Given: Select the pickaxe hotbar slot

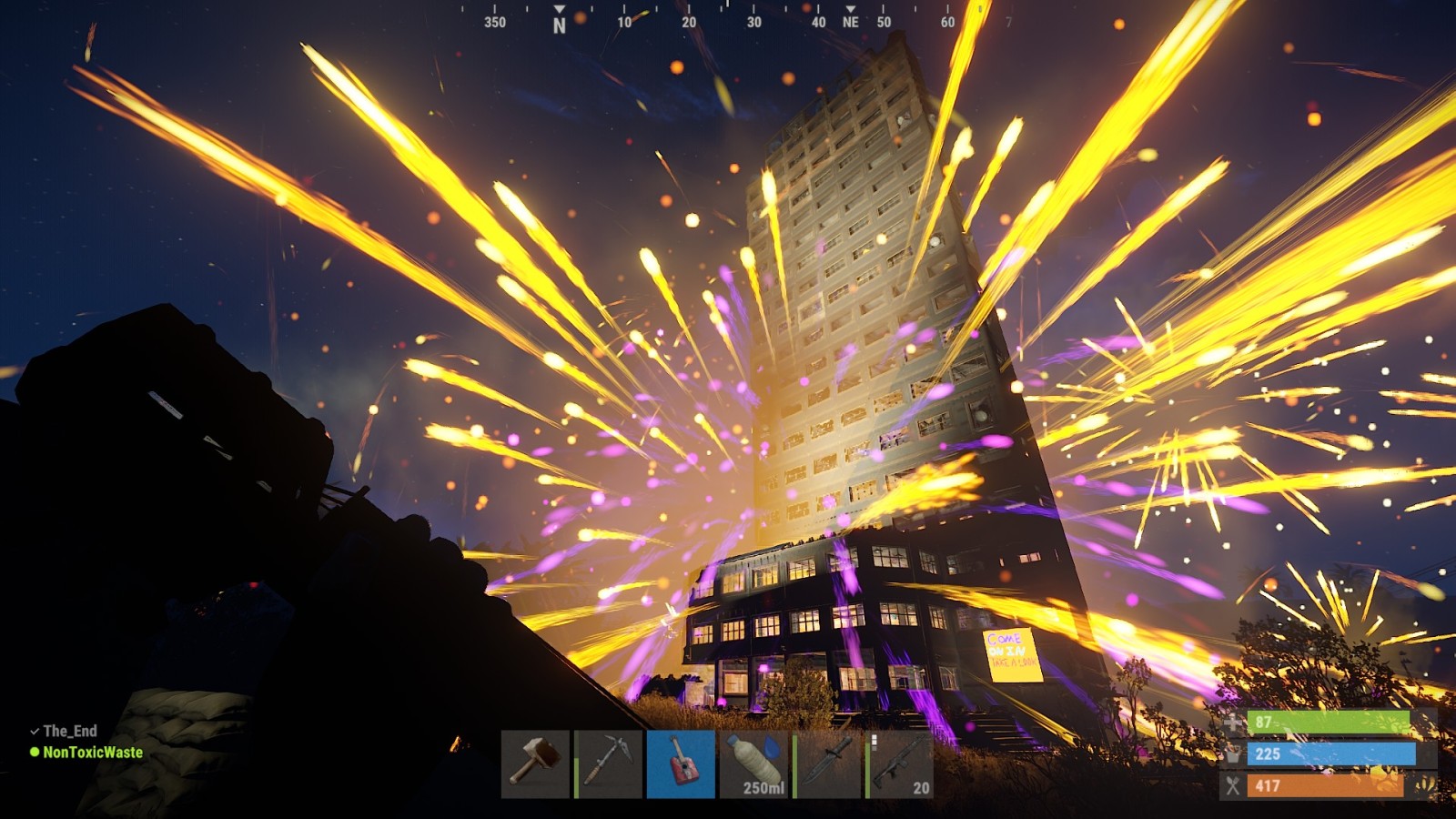Looking at the screenshot, I should coord(608,763).
